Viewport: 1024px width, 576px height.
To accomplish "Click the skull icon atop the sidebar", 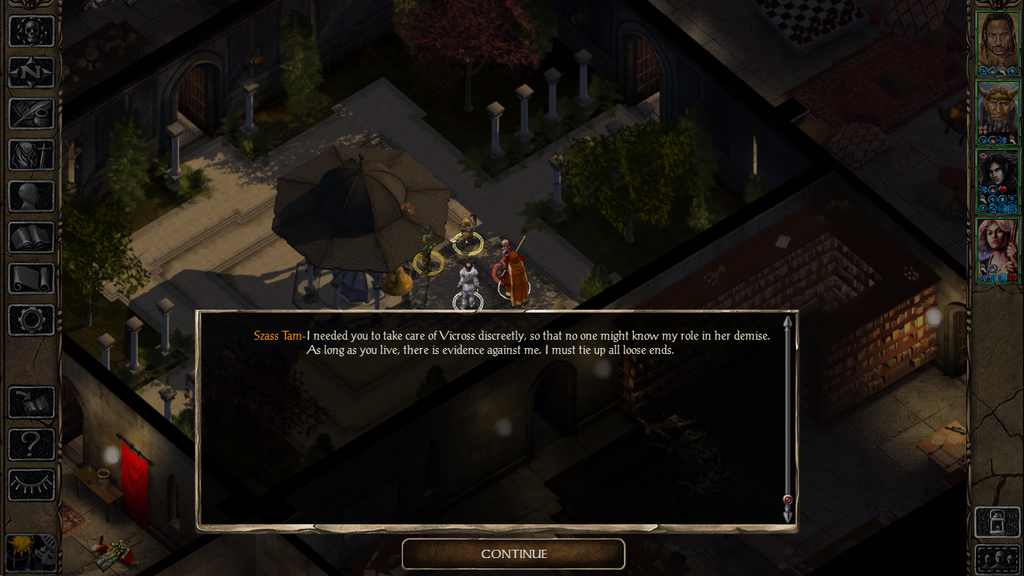I will pos(31,31).
